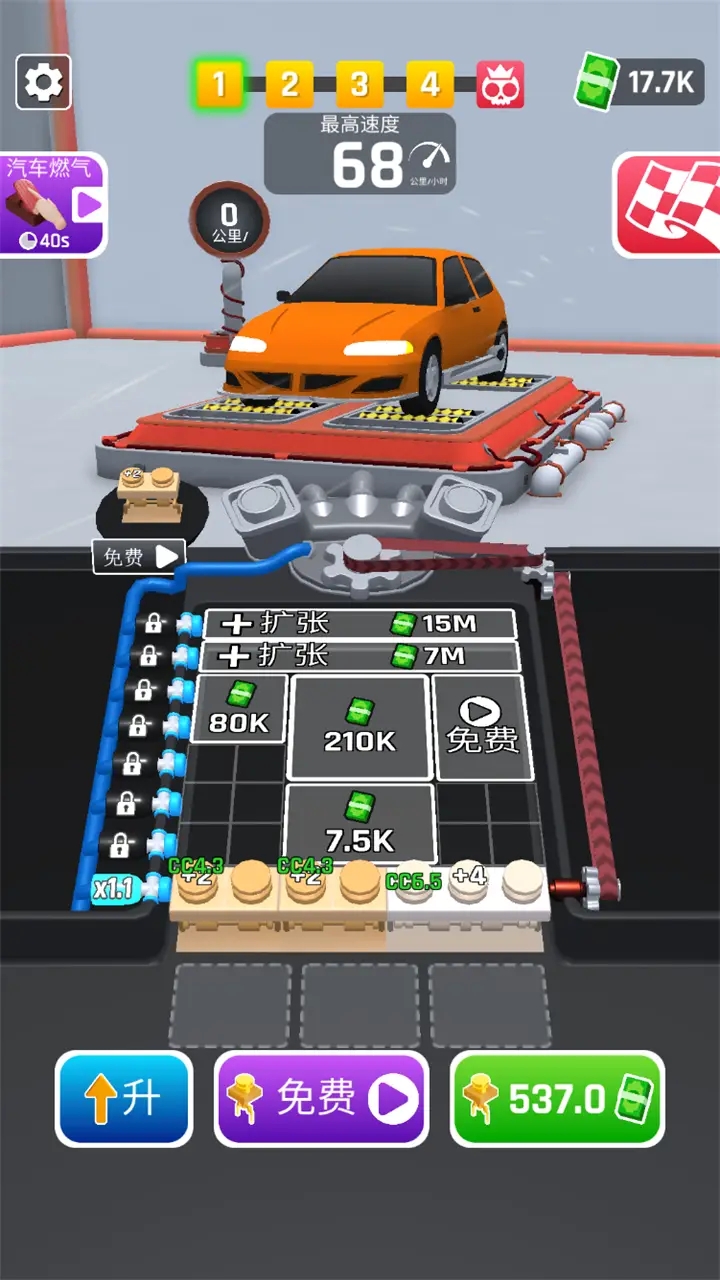Screen dimensions: 720x1280
Task: Unlock the 7.5K grid tile
Action: (360, 822)
